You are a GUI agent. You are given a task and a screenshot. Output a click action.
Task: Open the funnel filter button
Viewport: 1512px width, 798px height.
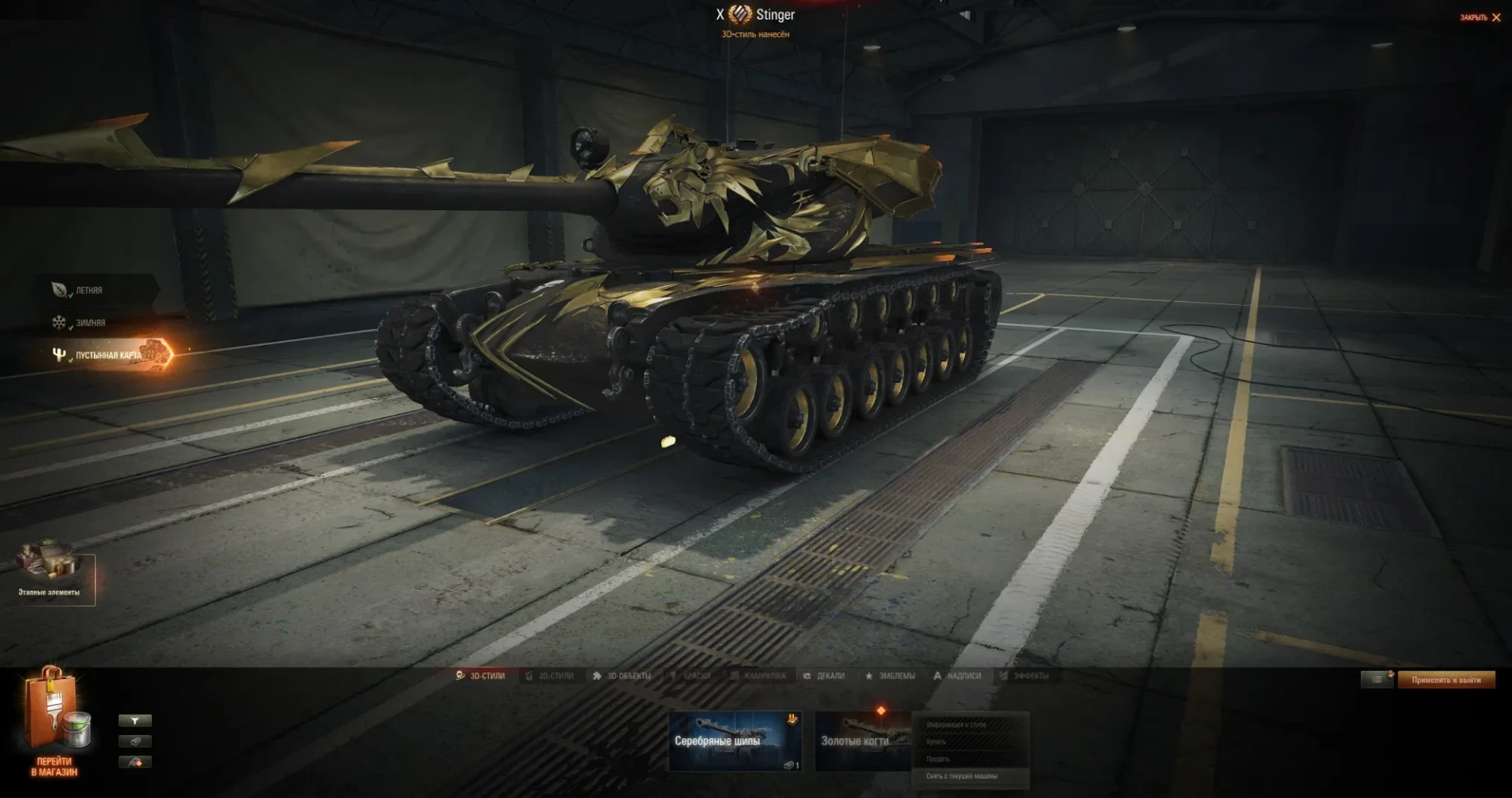(135, 721)
